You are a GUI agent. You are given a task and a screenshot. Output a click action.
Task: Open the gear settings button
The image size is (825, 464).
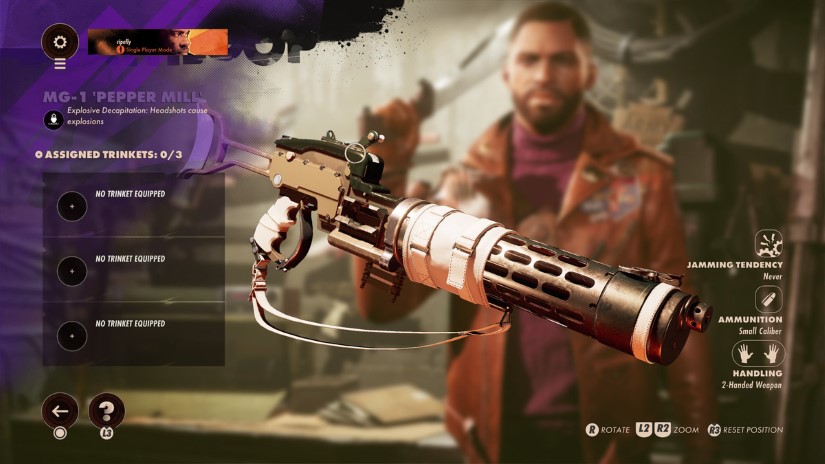click(x=60, y=42)
